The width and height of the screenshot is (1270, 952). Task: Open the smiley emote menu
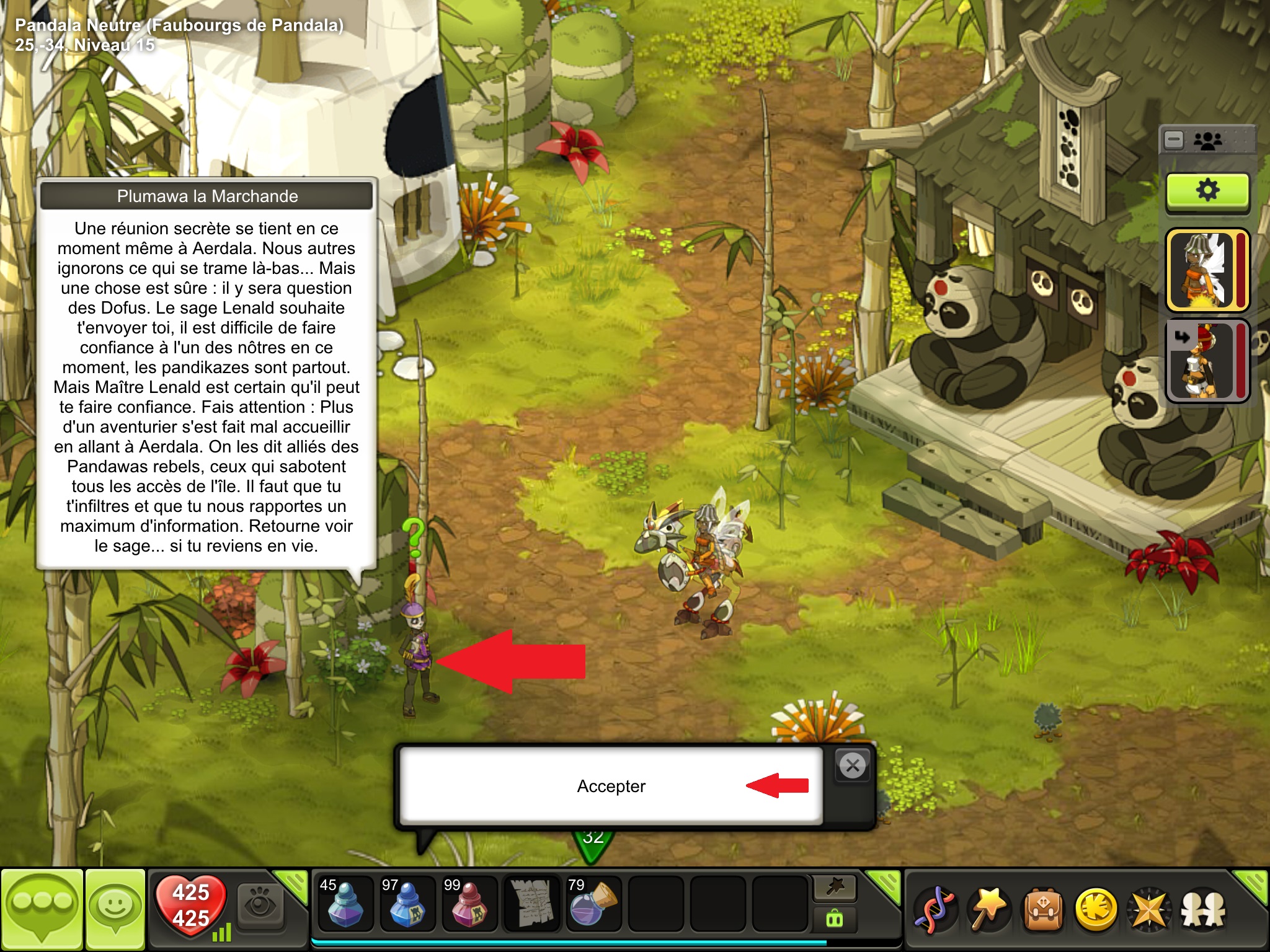[x=115, y=909]
